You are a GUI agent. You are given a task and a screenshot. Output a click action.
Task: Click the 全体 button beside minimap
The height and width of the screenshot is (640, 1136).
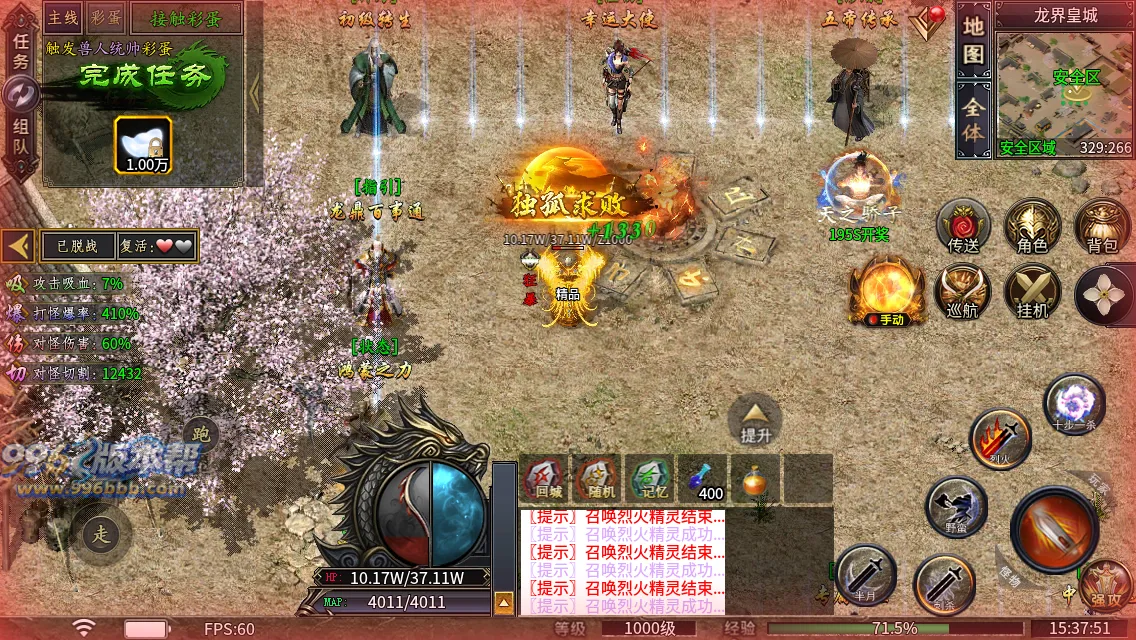point(973,118)
